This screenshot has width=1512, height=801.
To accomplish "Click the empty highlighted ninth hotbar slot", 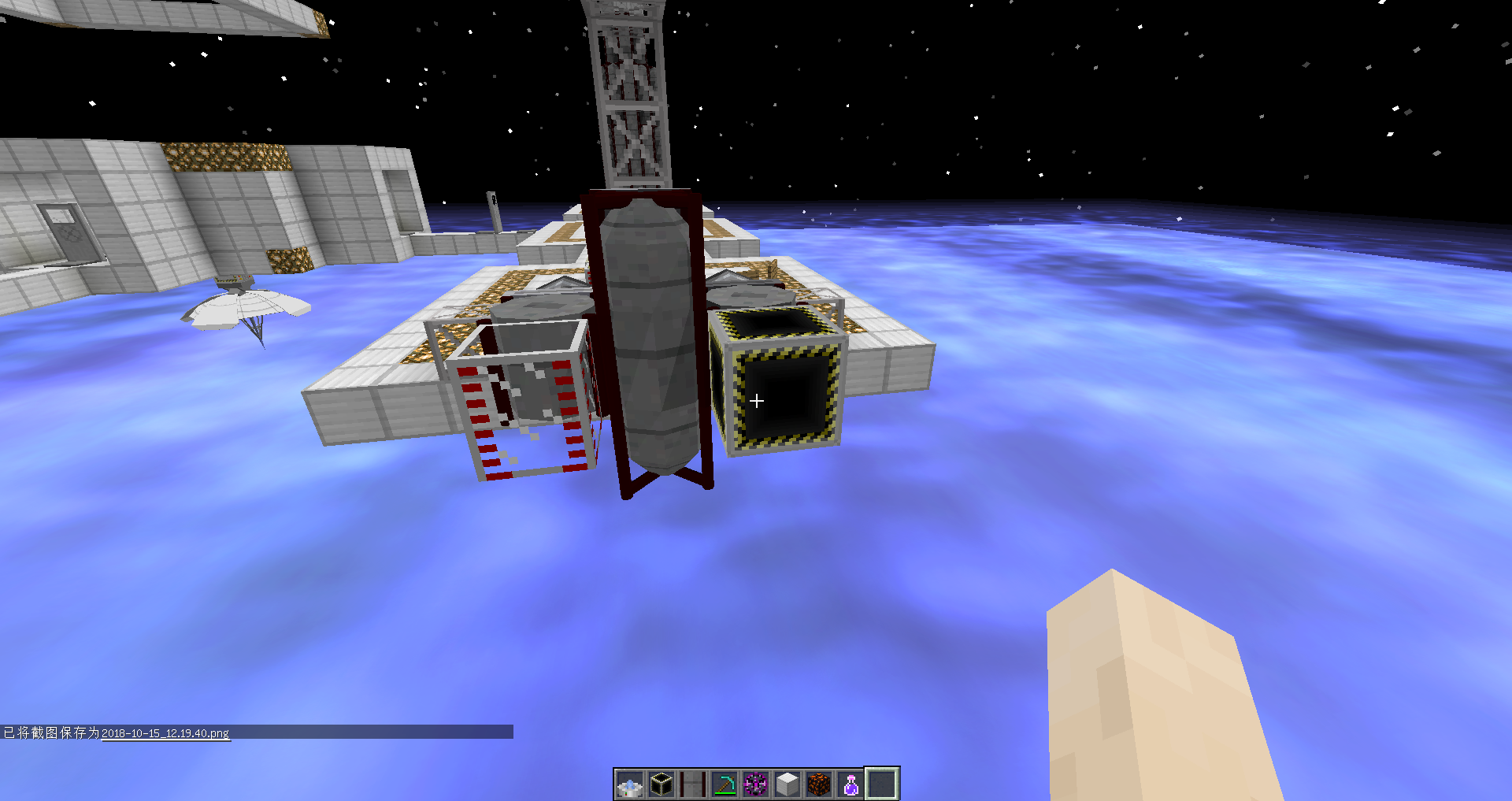I will pyautogui.click(x=882, y=781).
